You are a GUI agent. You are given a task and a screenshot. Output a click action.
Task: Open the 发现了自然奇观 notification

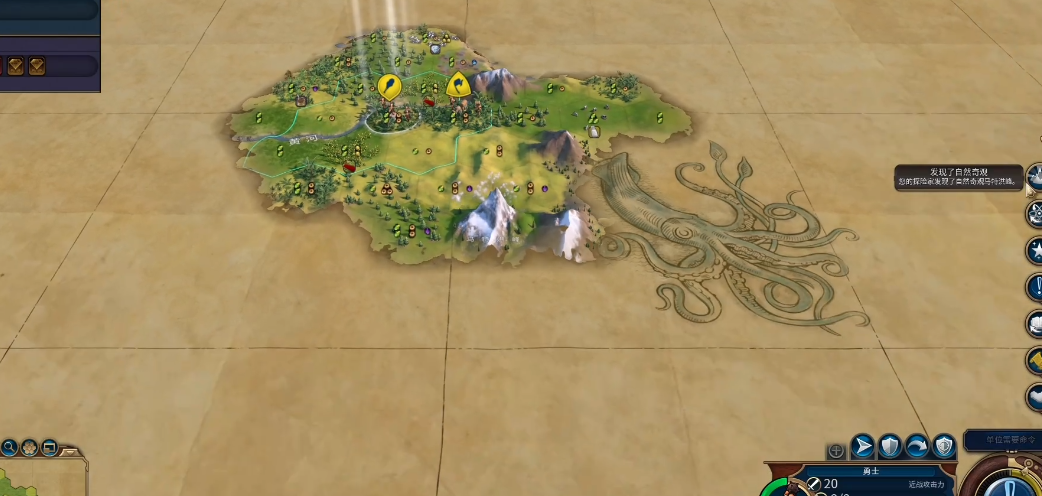tap(960, 177)
